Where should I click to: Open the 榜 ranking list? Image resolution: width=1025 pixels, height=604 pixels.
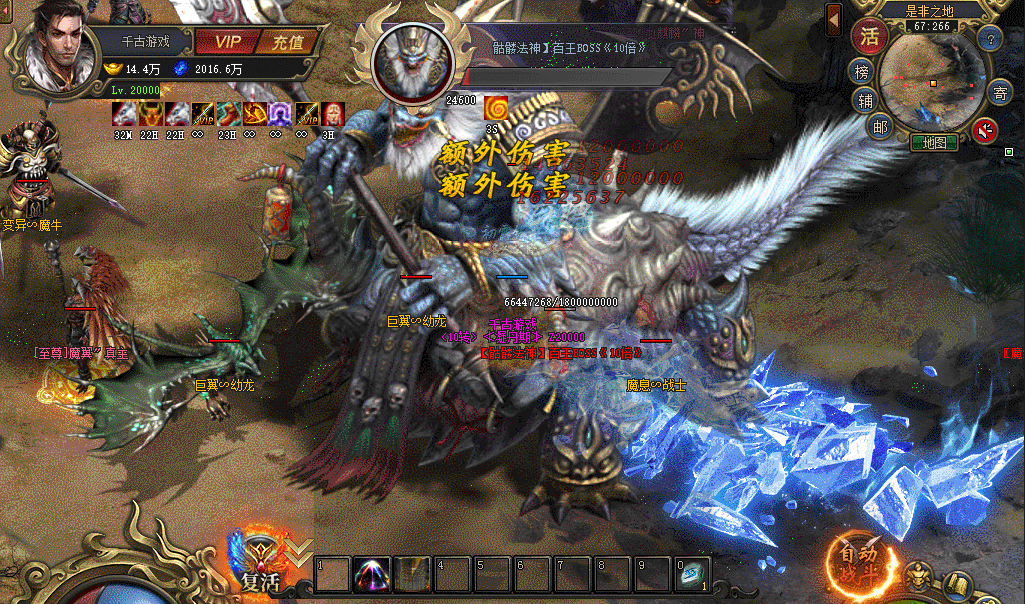862,72
